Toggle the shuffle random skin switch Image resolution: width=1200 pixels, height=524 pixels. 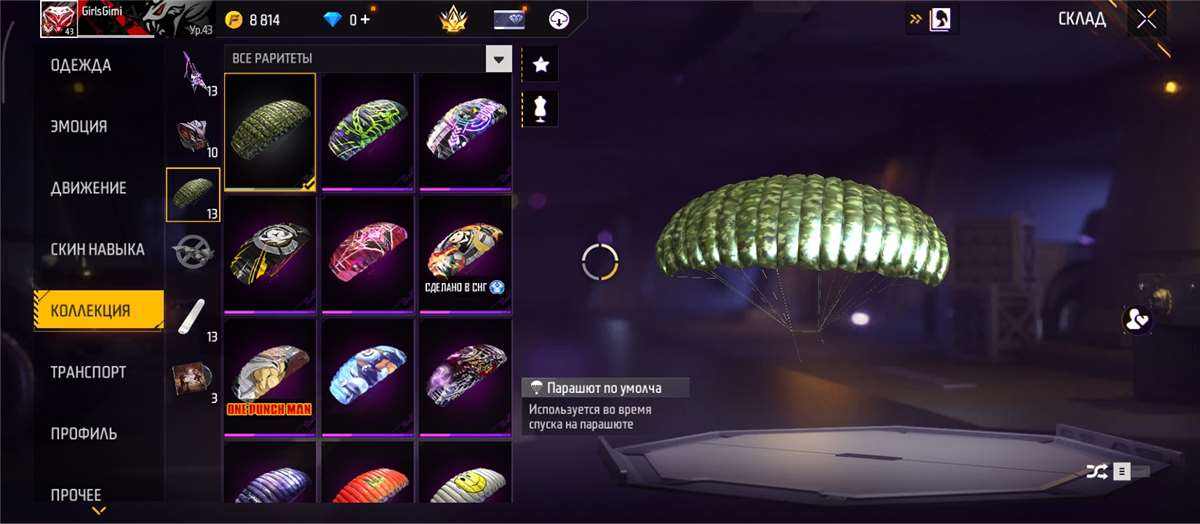[x=1117, y=471]
